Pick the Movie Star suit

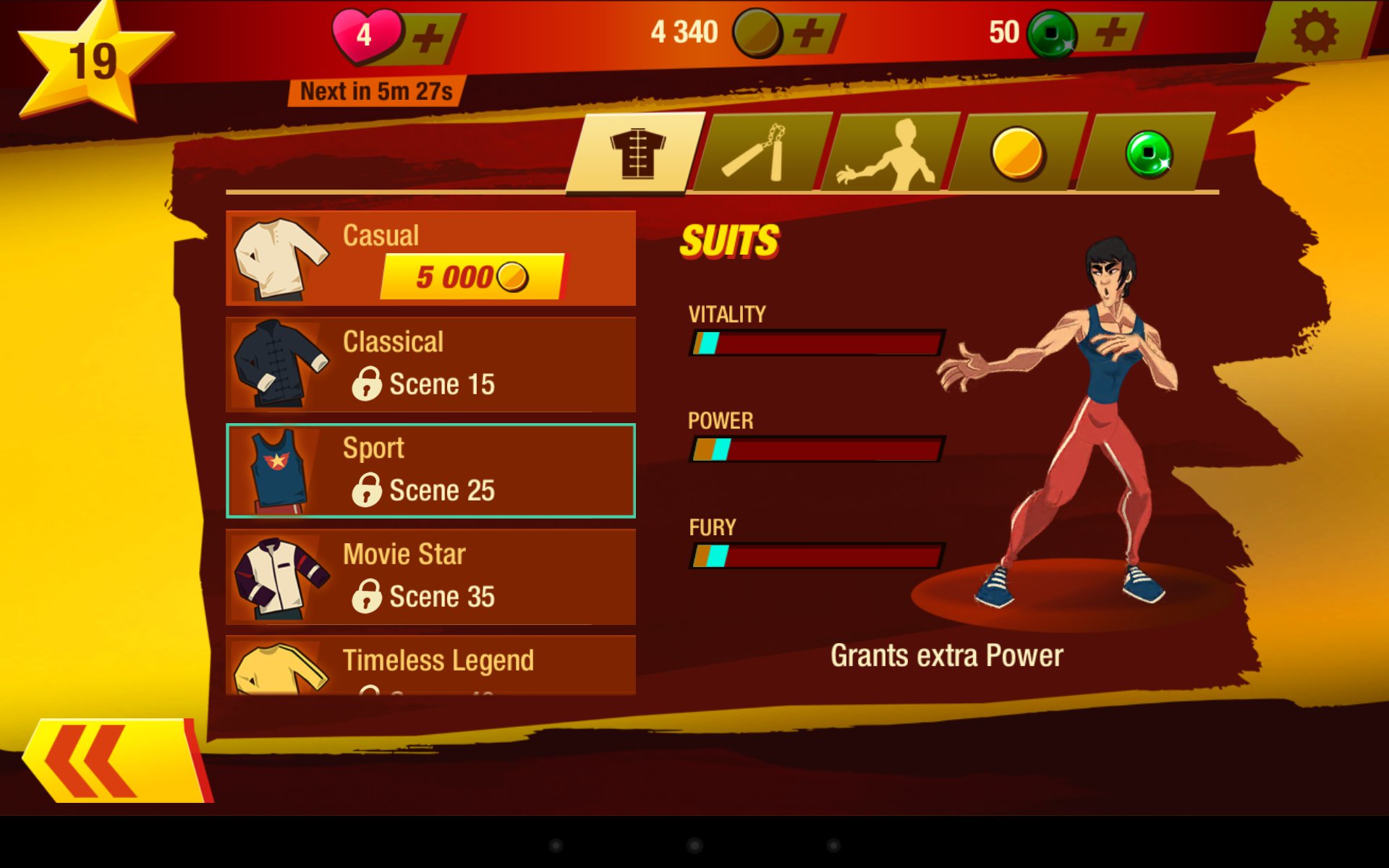click(430, 577)
